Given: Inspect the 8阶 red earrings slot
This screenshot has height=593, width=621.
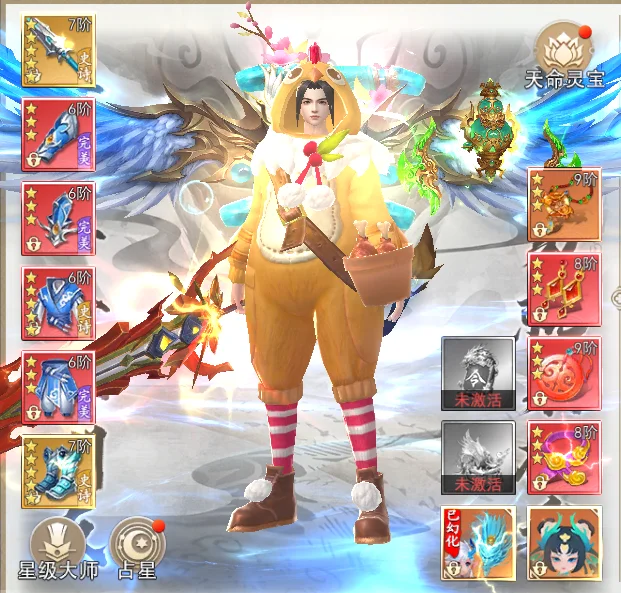Looking at the screenshot, I should click(564, 288).
